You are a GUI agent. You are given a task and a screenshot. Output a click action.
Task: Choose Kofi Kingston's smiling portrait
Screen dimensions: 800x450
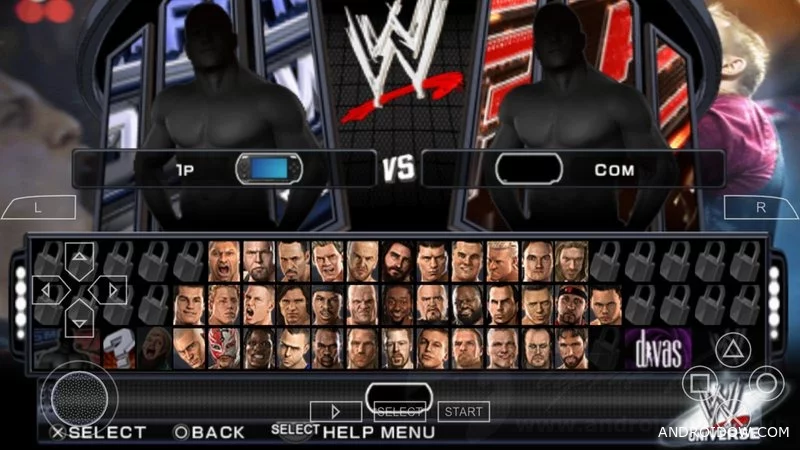pyautogui.click(x=398, y=303)
